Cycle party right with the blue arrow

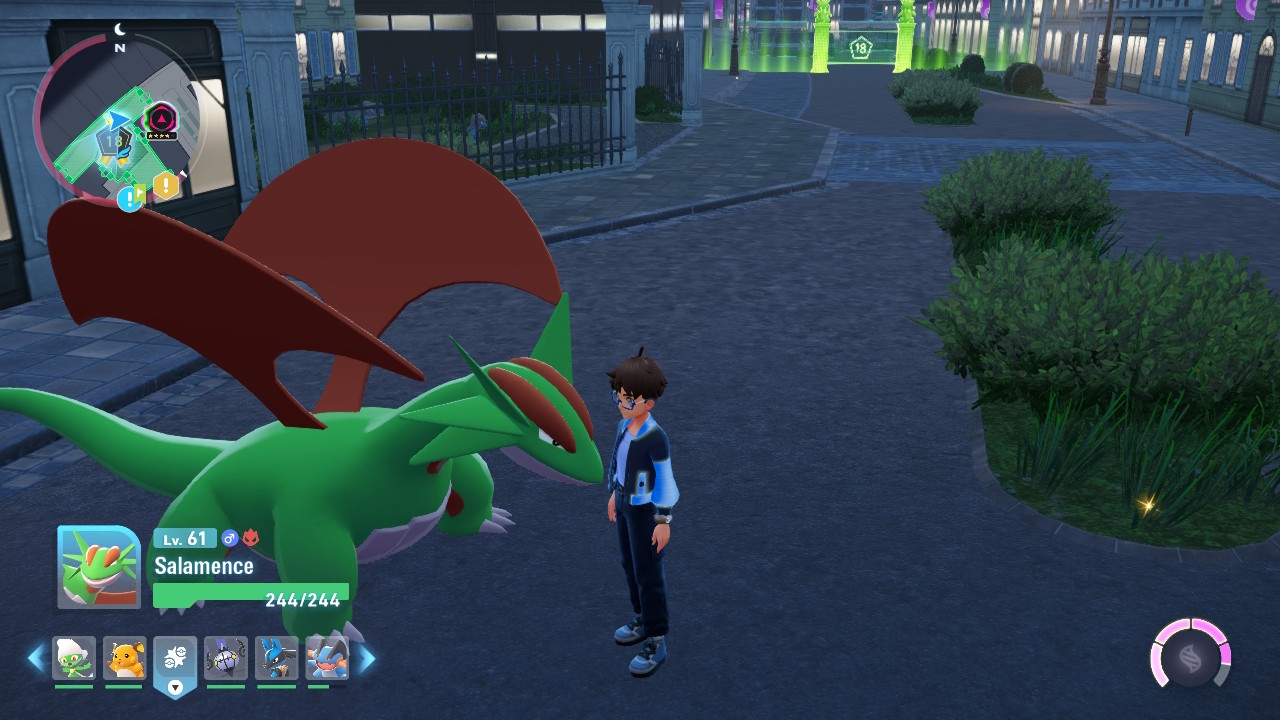[367, 658]
